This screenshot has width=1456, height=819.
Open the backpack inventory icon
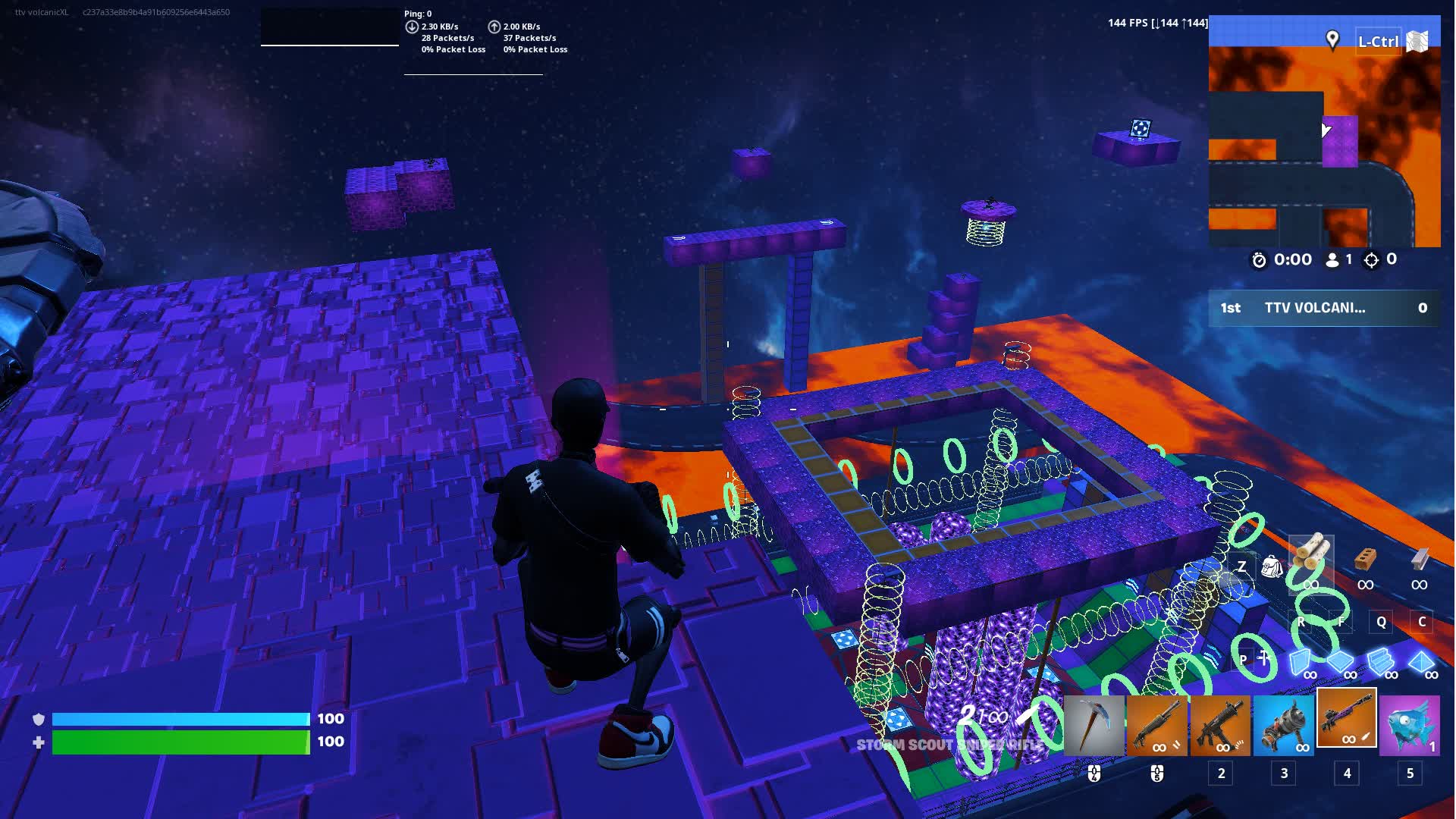point(1271,566)
